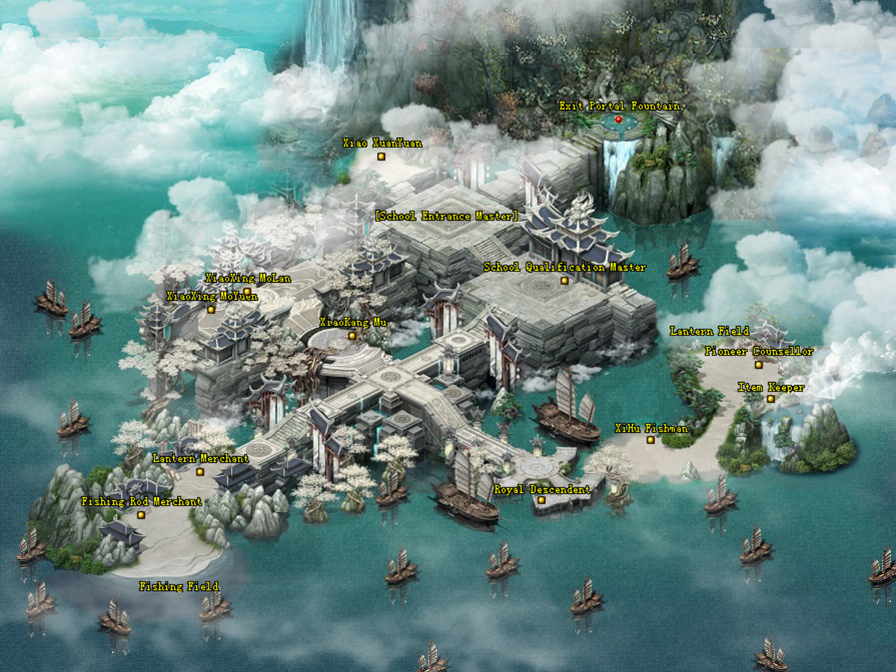896x672 pixels.
Task: Click the XiaoXing MoLan marker
Action: (x=247, y=292)
